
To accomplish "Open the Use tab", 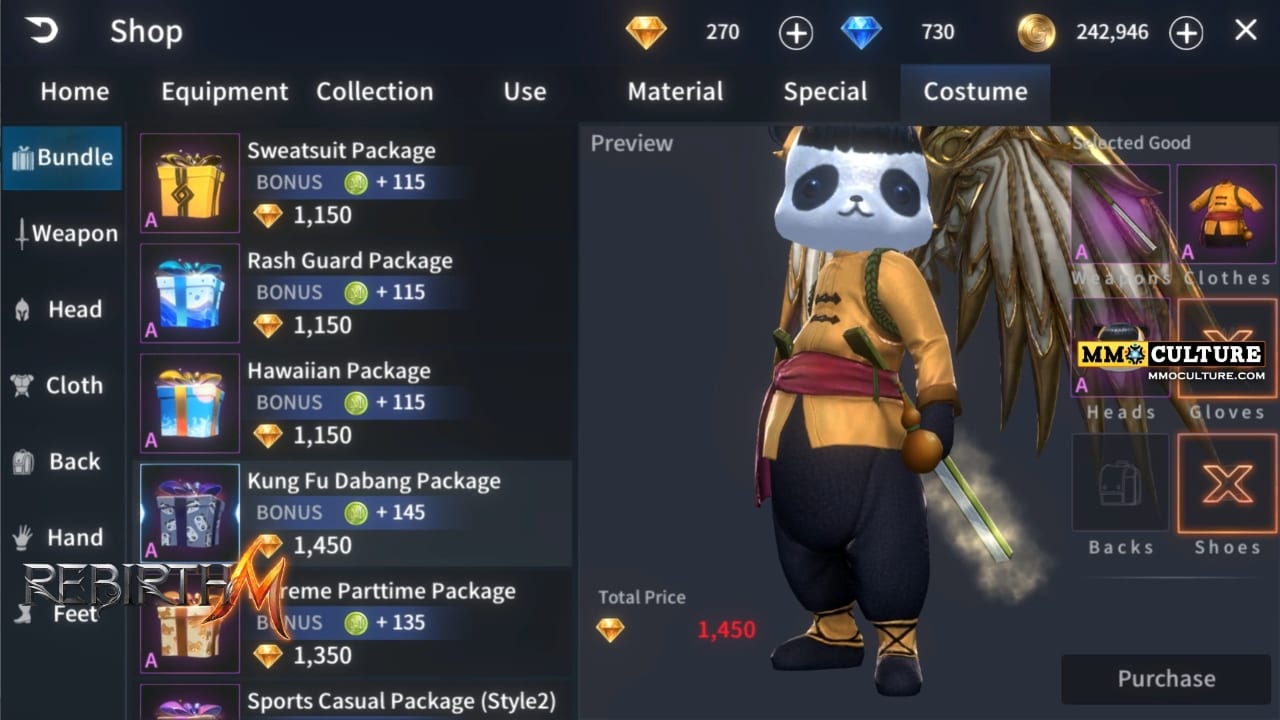I will coord(524,92).
